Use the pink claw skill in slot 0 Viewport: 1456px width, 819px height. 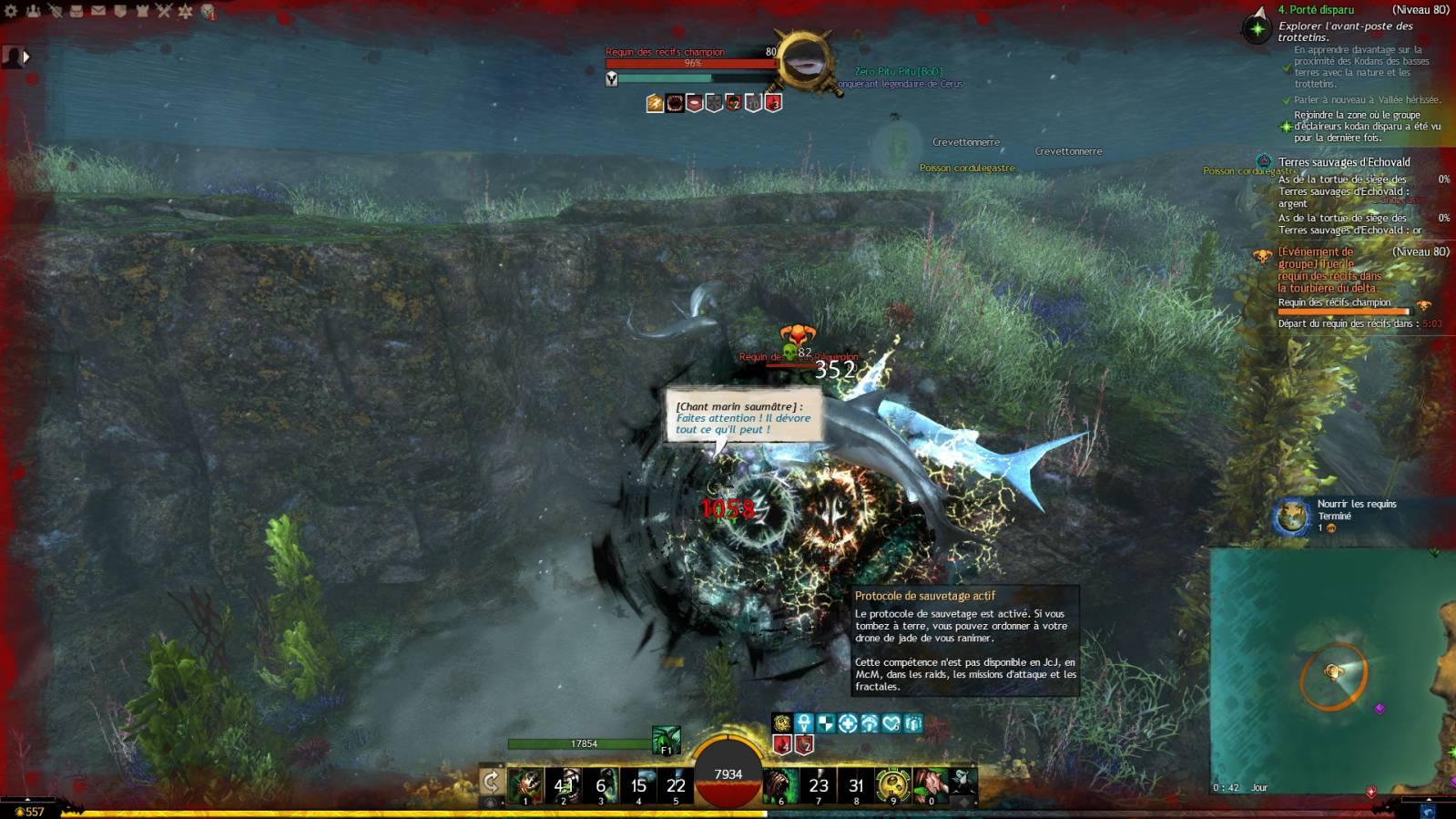(x=930, y=784)
